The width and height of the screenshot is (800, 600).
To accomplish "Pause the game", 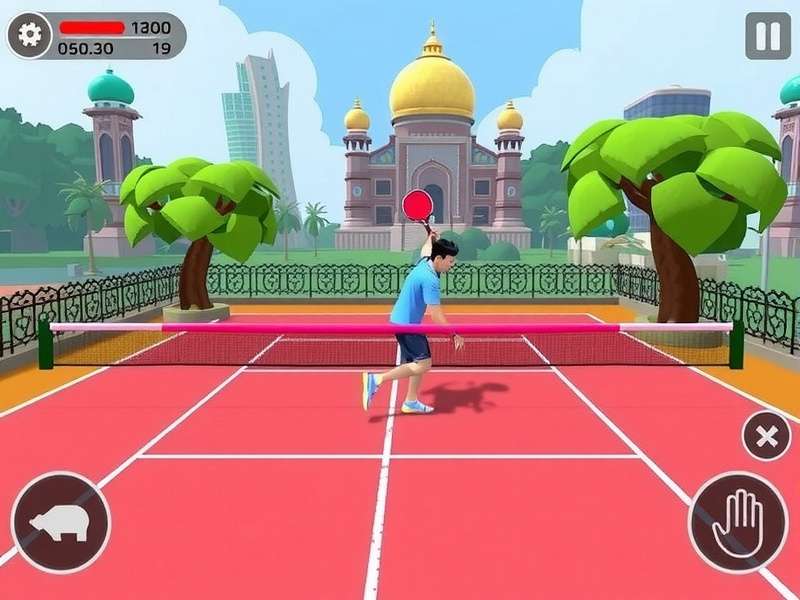I will (x=767, y=36).
